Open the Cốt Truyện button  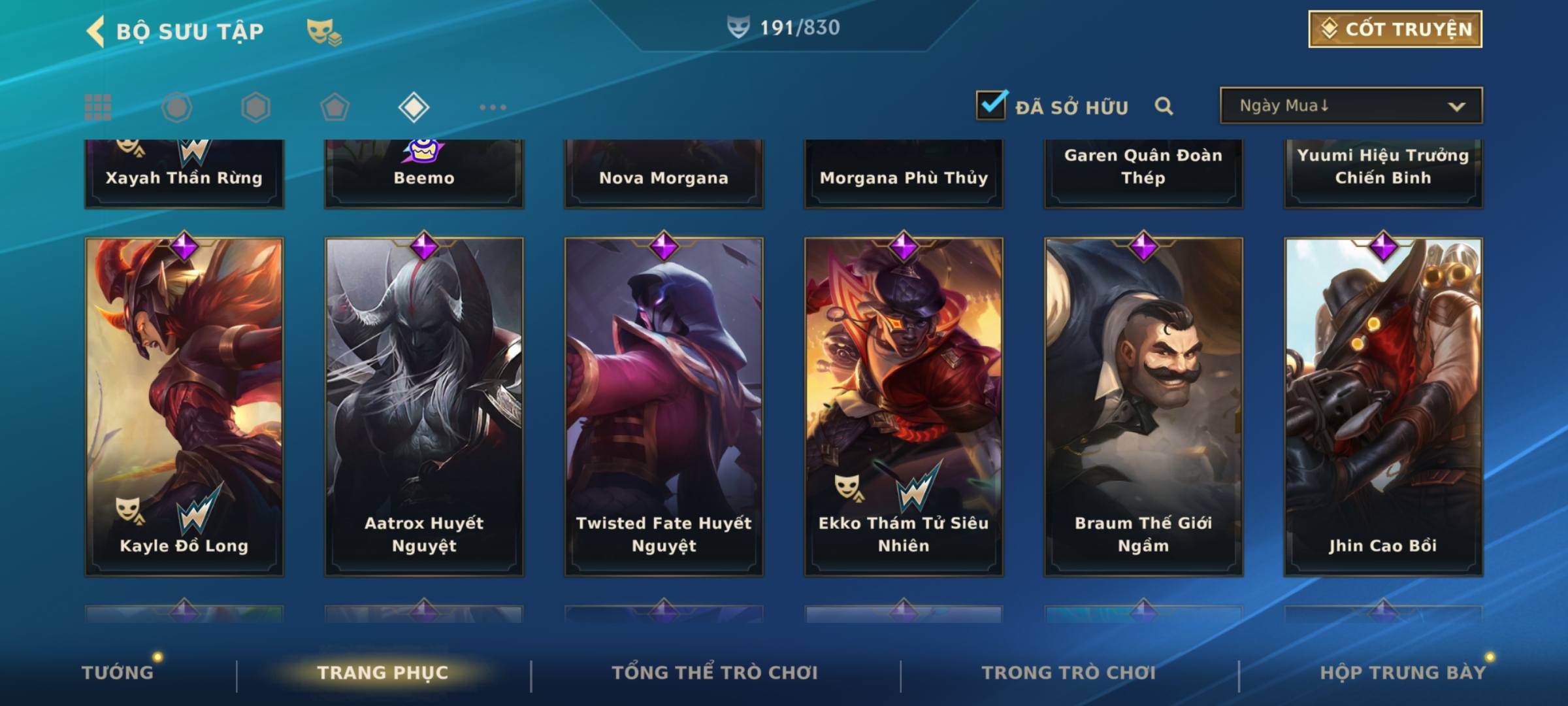(1395, 29)
